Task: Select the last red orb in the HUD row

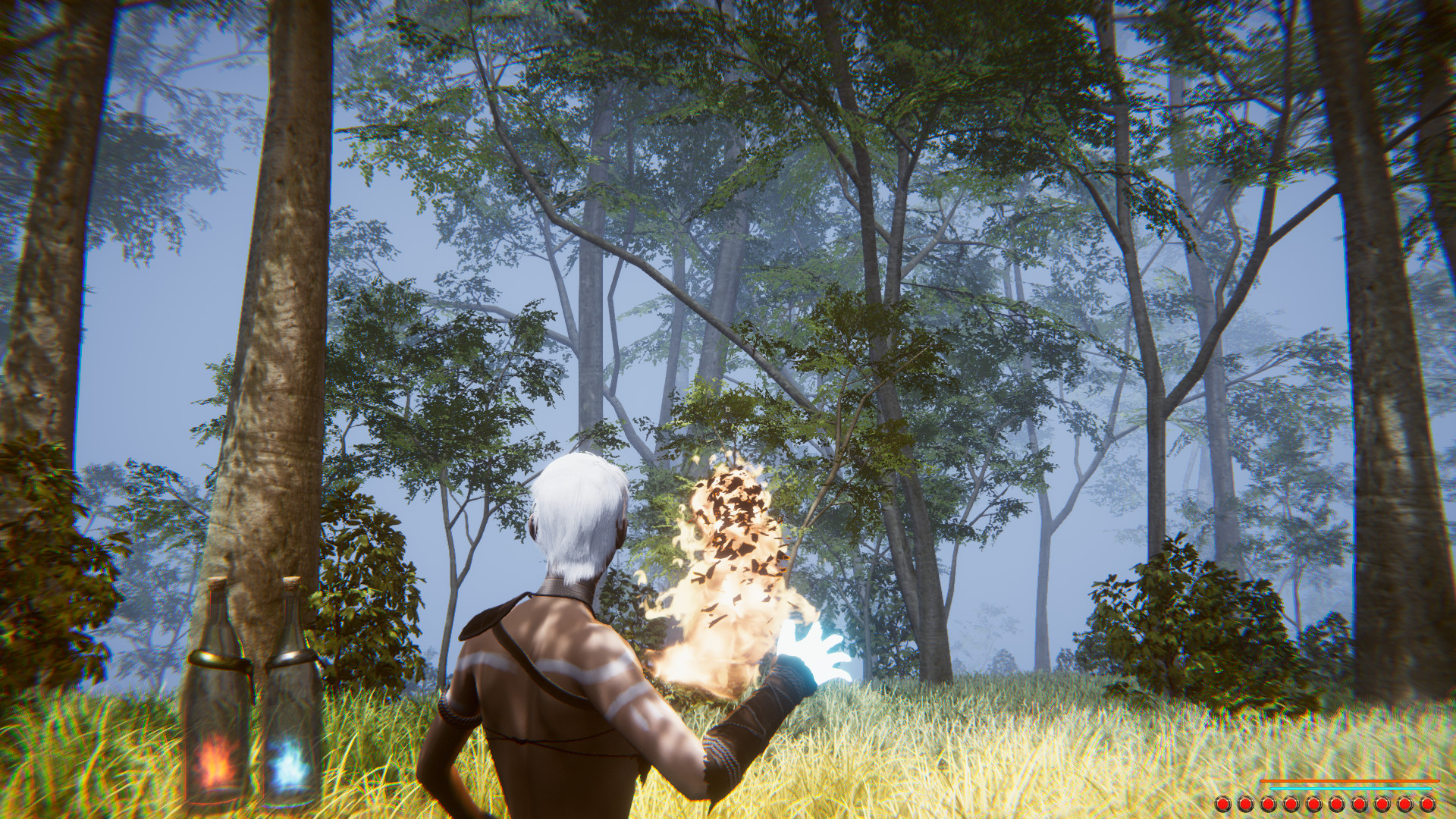Action: coord(1427,803)
